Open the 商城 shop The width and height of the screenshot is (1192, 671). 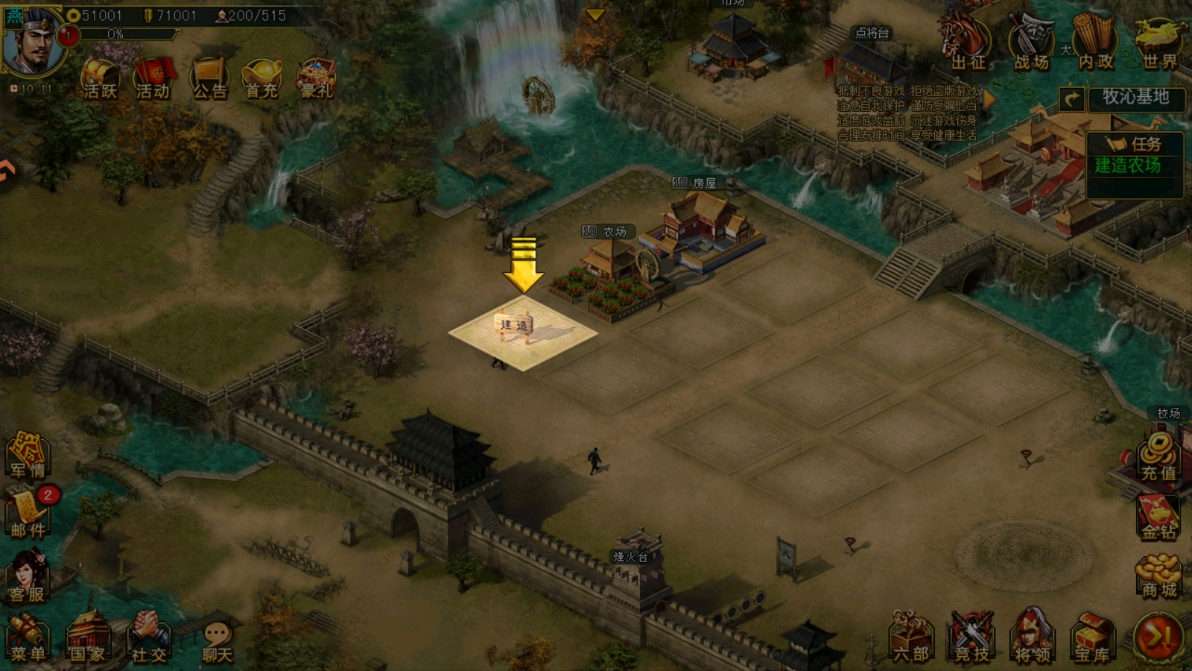[1158, 575]
